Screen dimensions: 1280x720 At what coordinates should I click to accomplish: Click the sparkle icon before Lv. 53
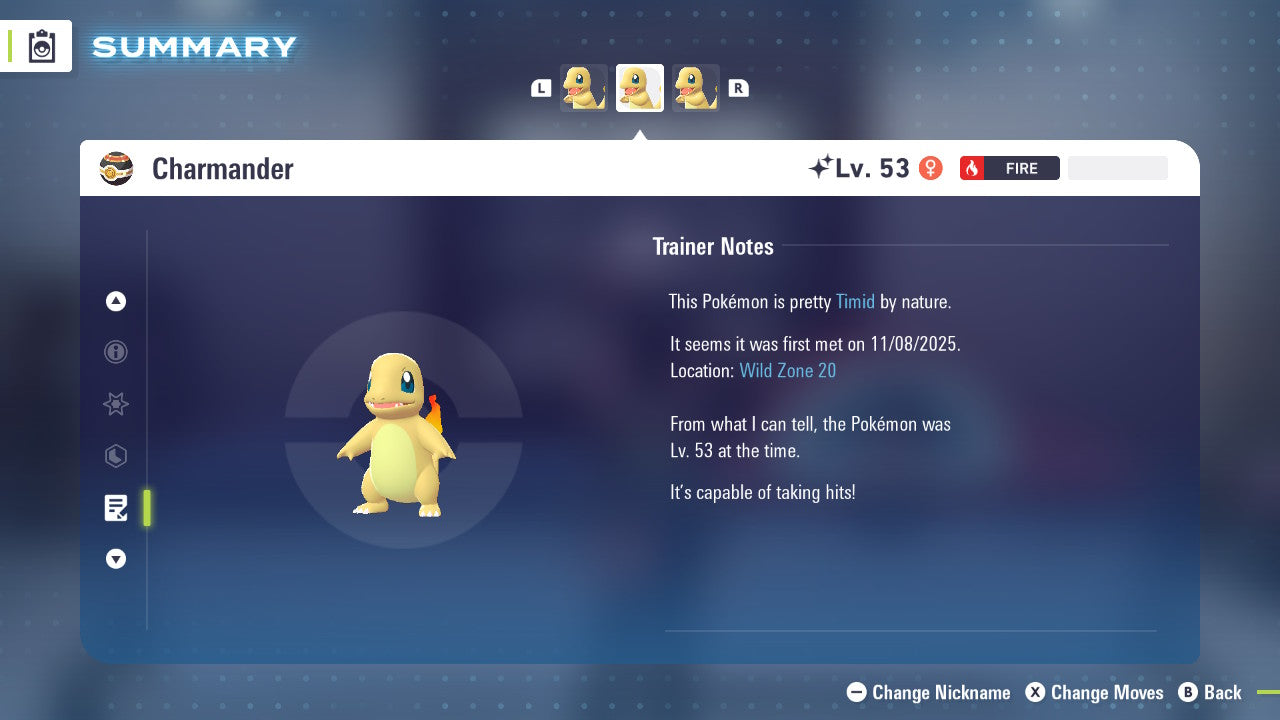[820, 166]
